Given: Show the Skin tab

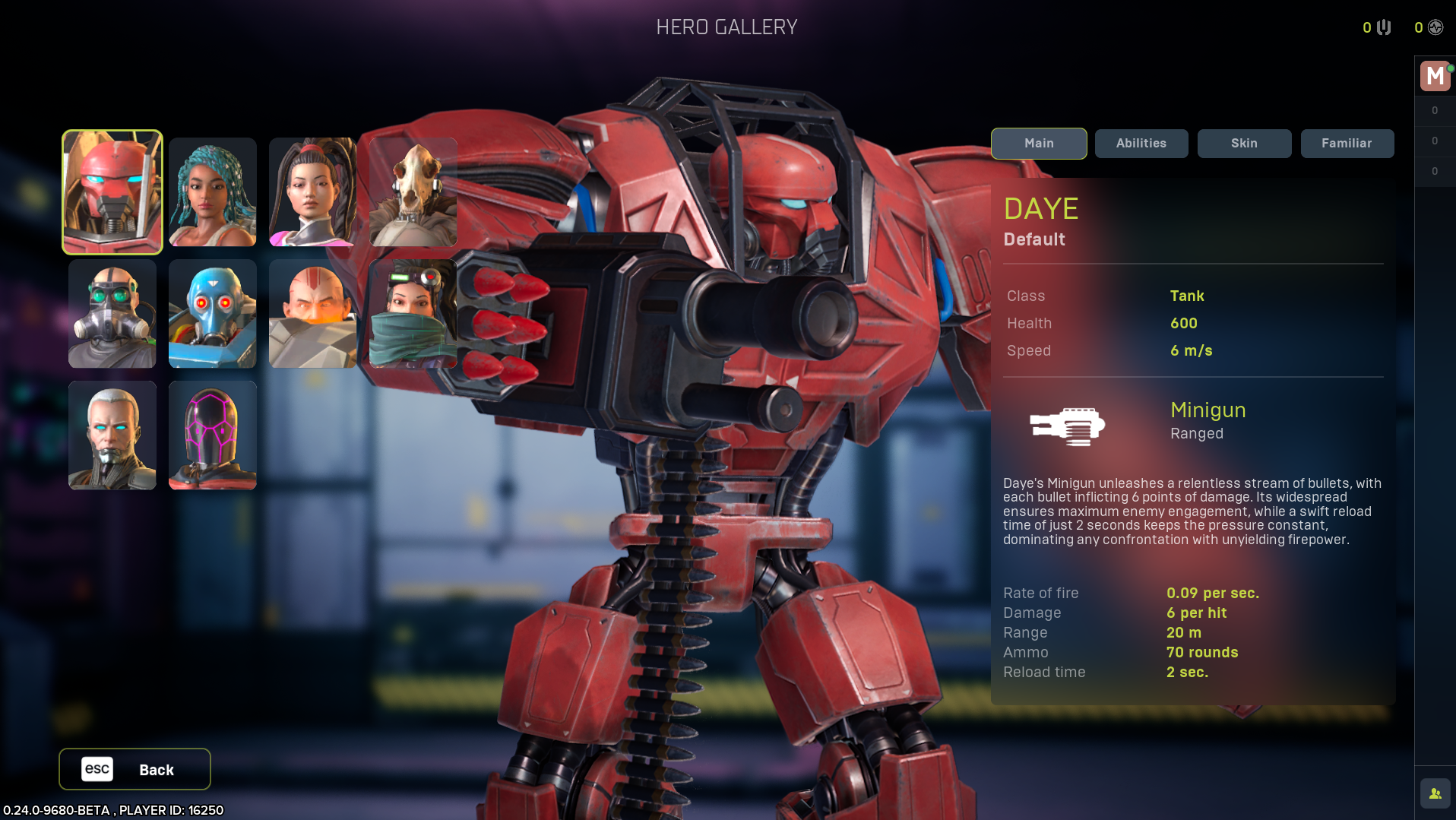Looking at the screenshot, I should [x=1244, y=144].
